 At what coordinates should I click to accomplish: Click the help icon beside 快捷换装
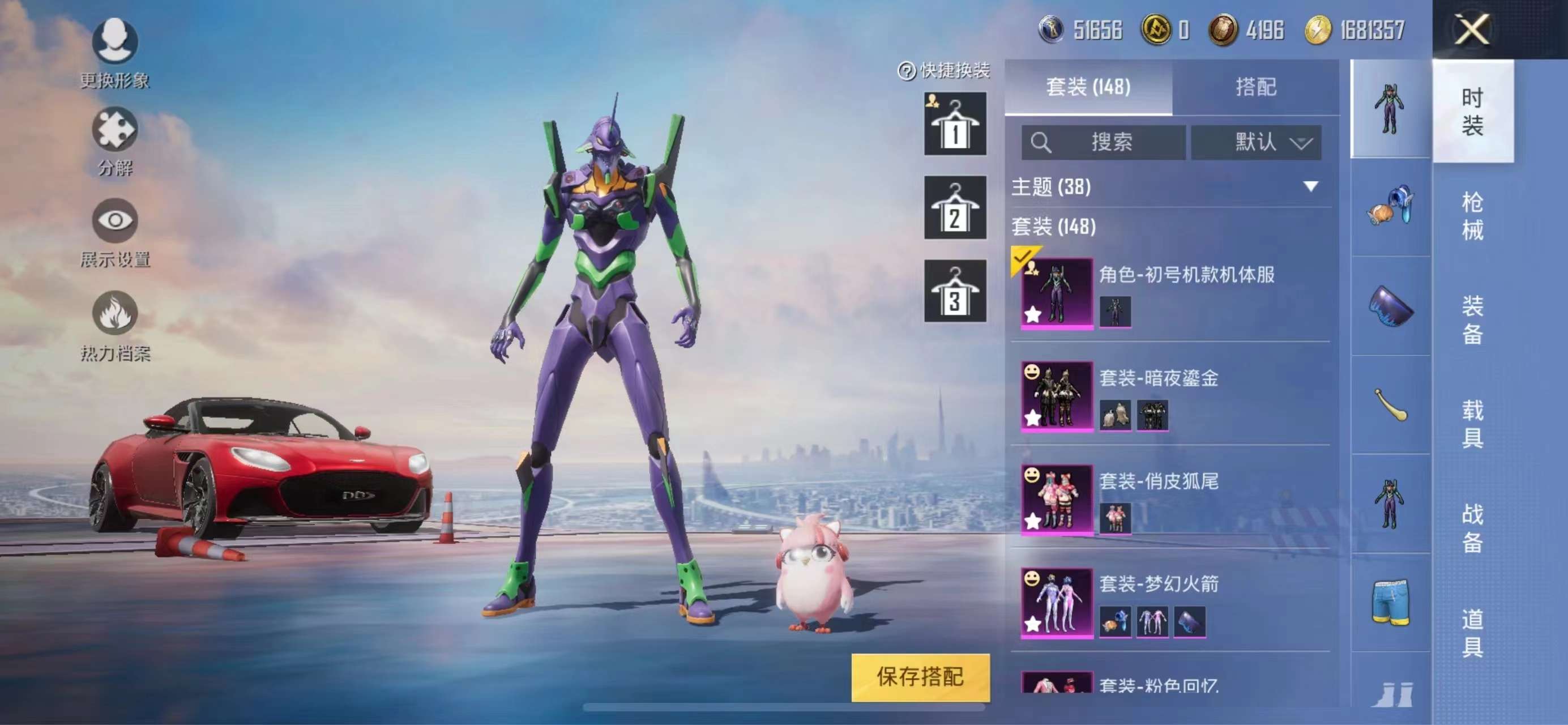click(x=907, y=71)
